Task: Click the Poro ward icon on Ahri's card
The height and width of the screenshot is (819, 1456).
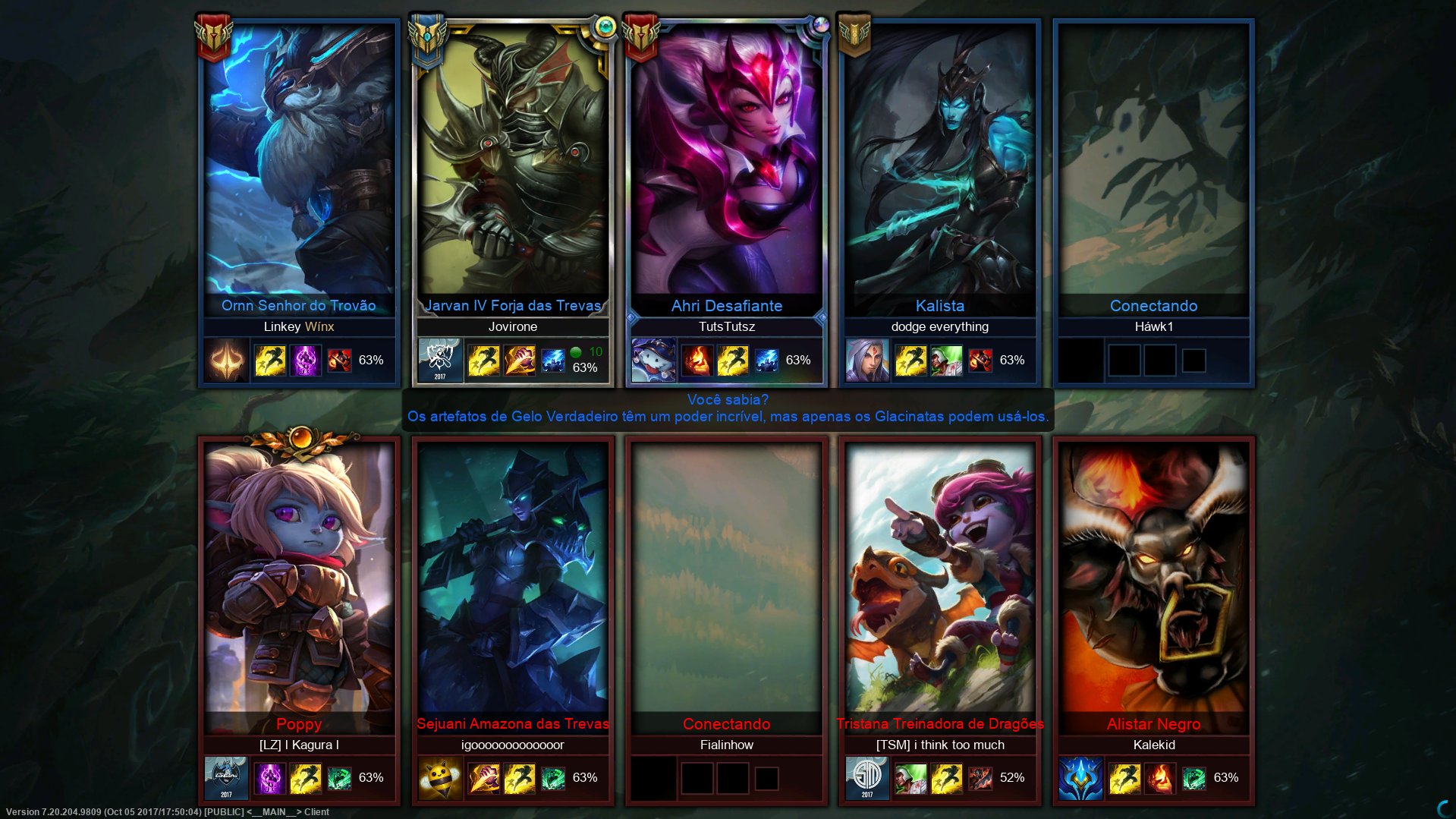Action: [x=653, y=360]
